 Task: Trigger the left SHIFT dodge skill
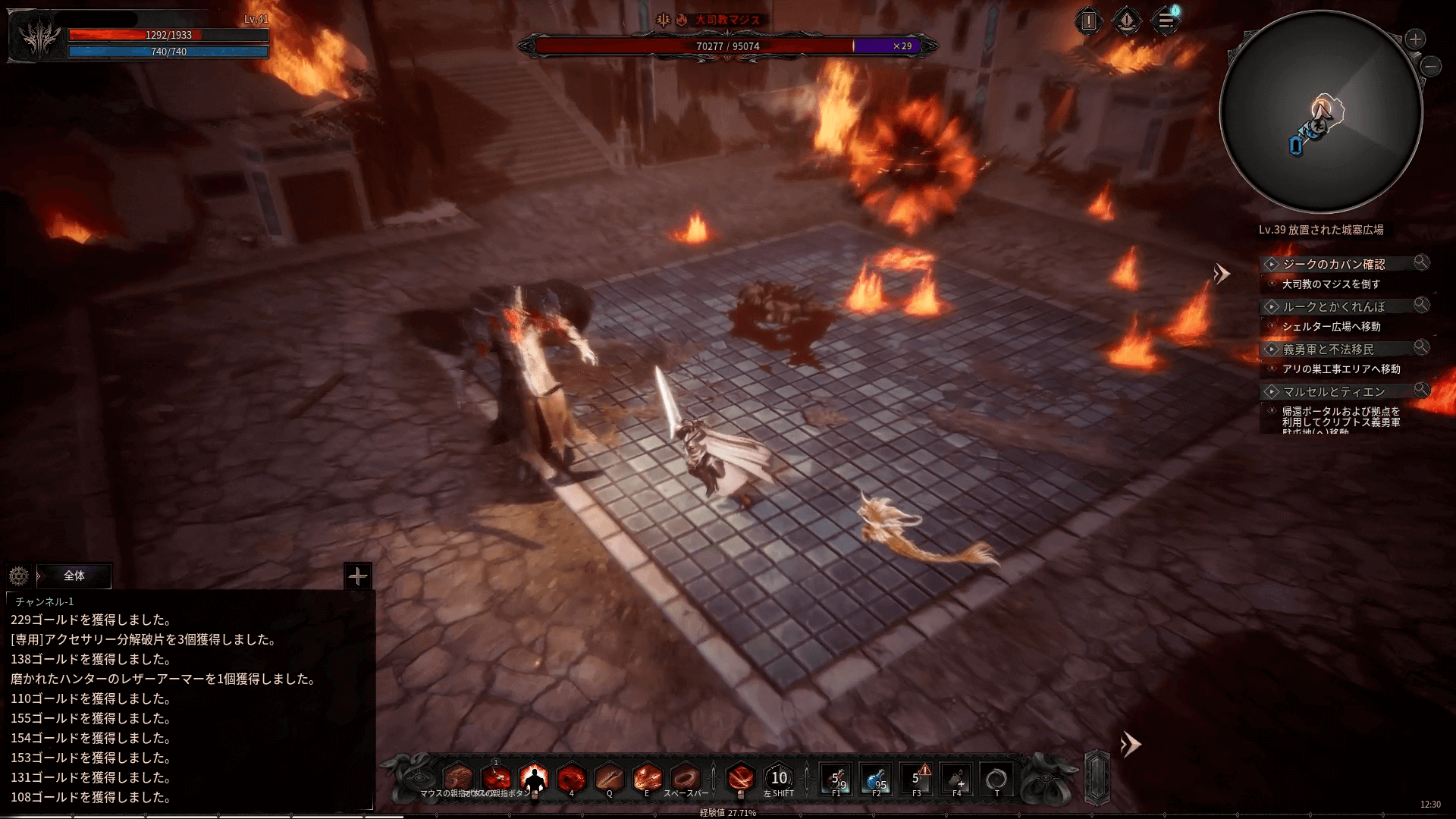[x=779, y=778]
